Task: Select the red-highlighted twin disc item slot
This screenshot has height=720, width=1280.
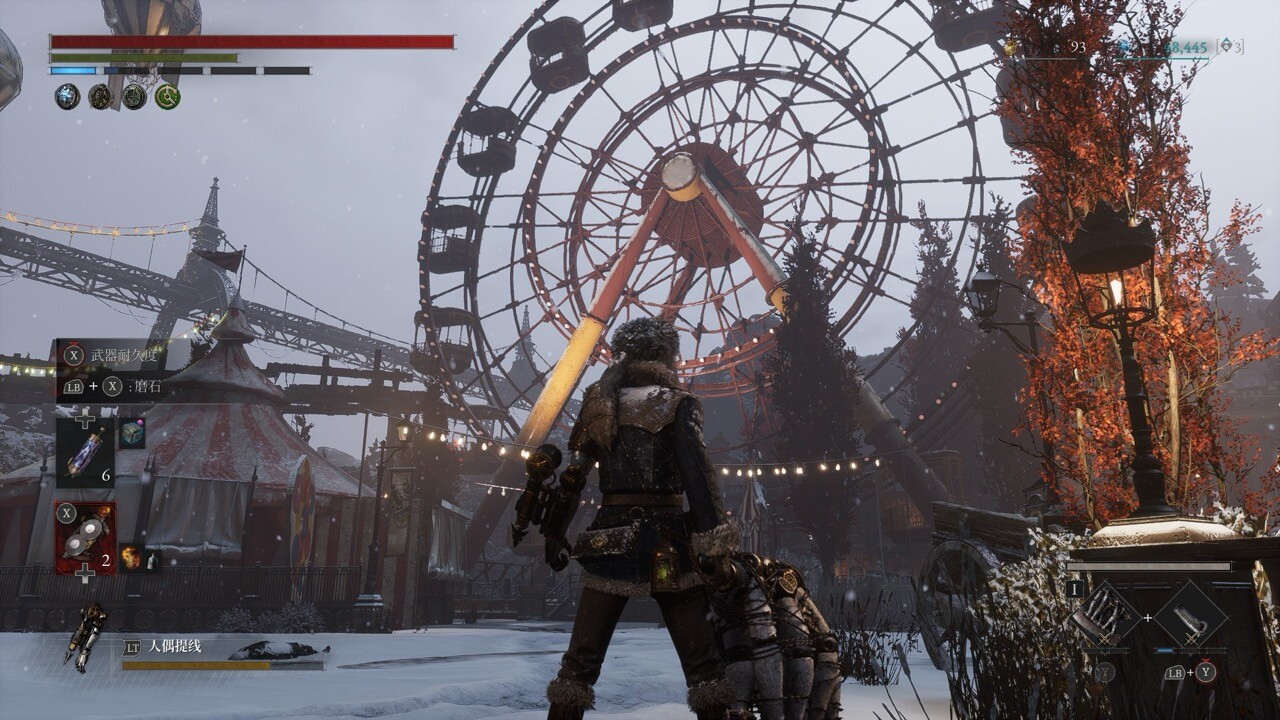Action: pyautogui.click(x=85, y=538)
